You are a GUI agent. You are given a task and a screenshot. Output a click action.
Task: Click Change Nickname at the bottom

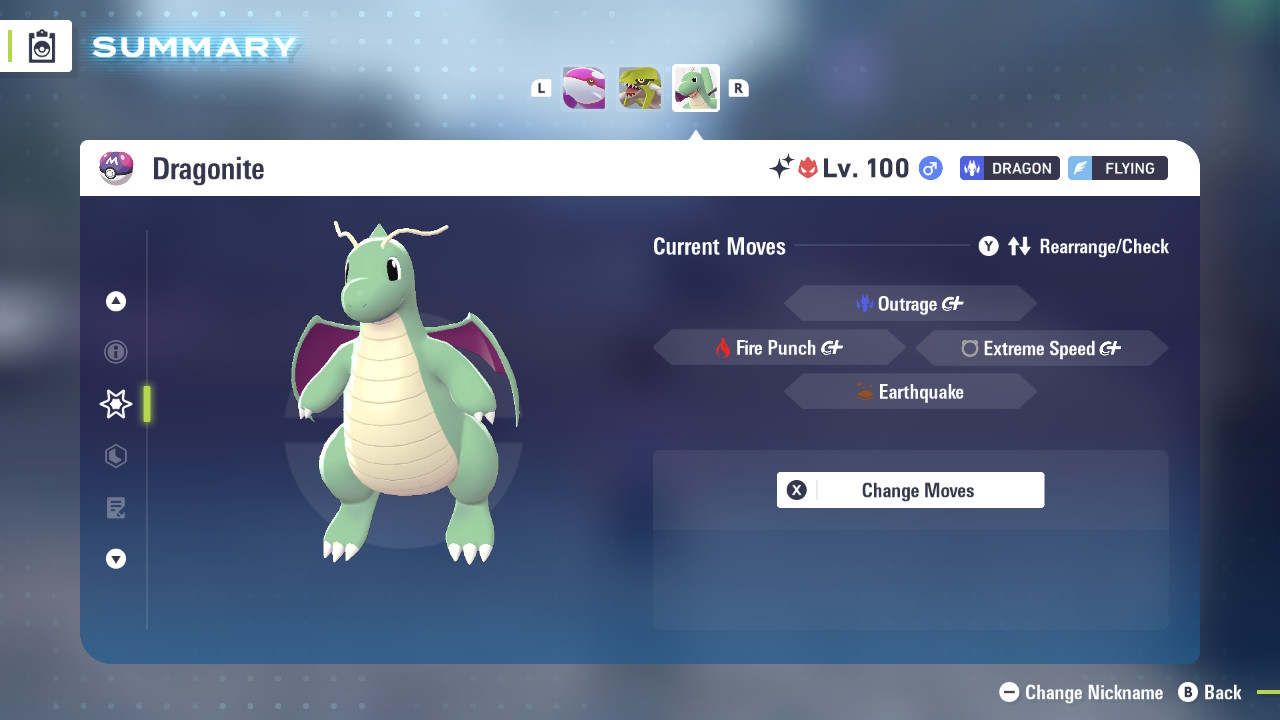coord(1080,692)
